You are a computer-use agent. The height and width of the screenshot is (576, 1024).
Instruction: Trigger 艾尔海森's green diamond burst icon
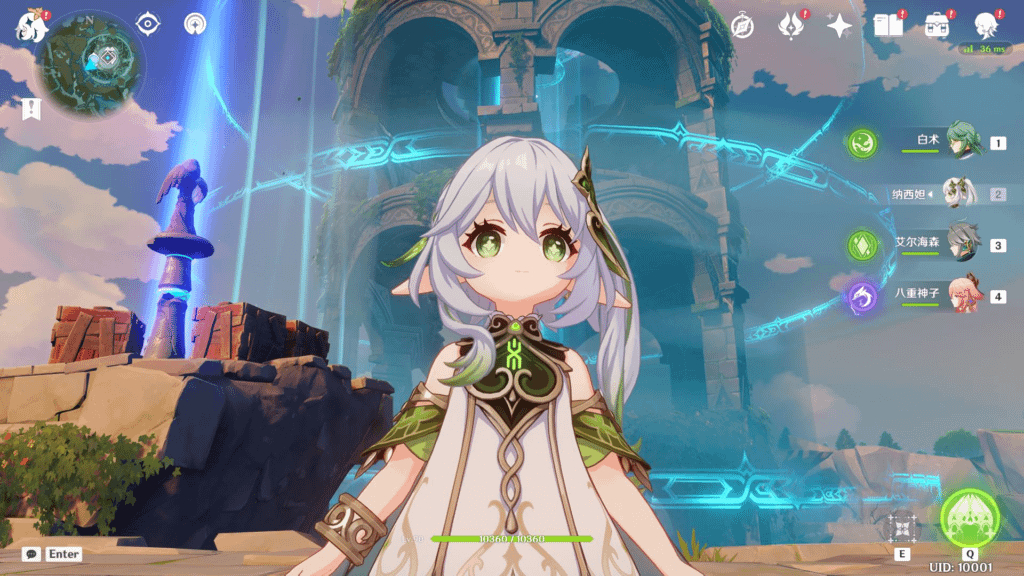(x=862, y=245)
